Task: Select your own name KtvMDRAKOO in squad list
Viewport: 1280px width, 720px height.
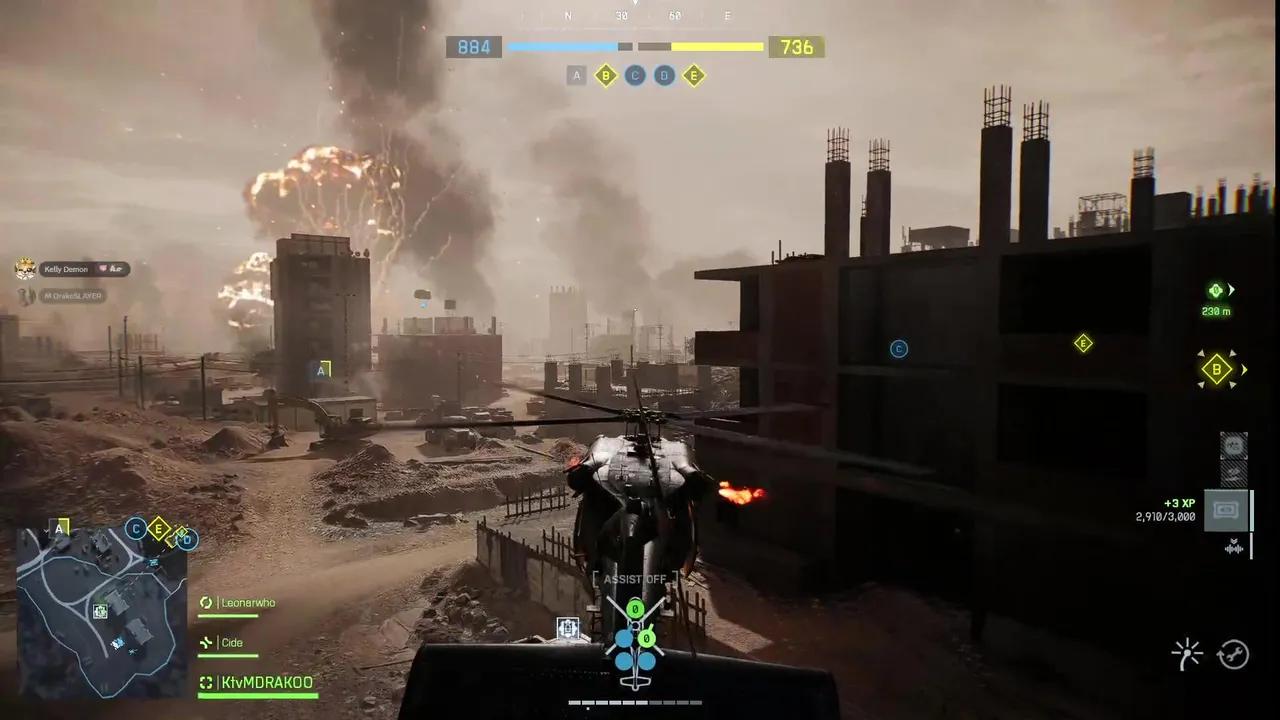Action: (x=266, y=683)
